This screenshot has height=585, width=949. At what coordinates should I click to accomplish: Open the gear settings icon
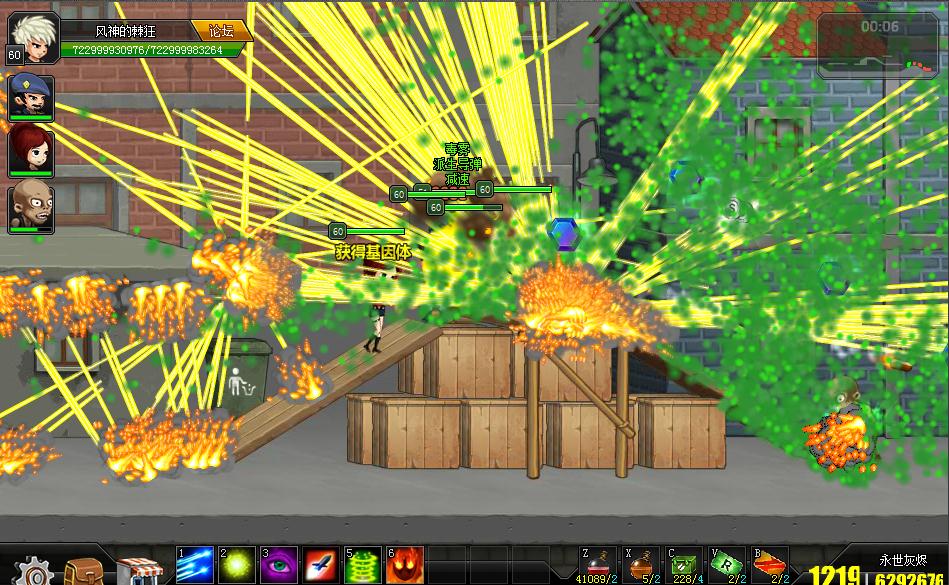click(34, 571)
